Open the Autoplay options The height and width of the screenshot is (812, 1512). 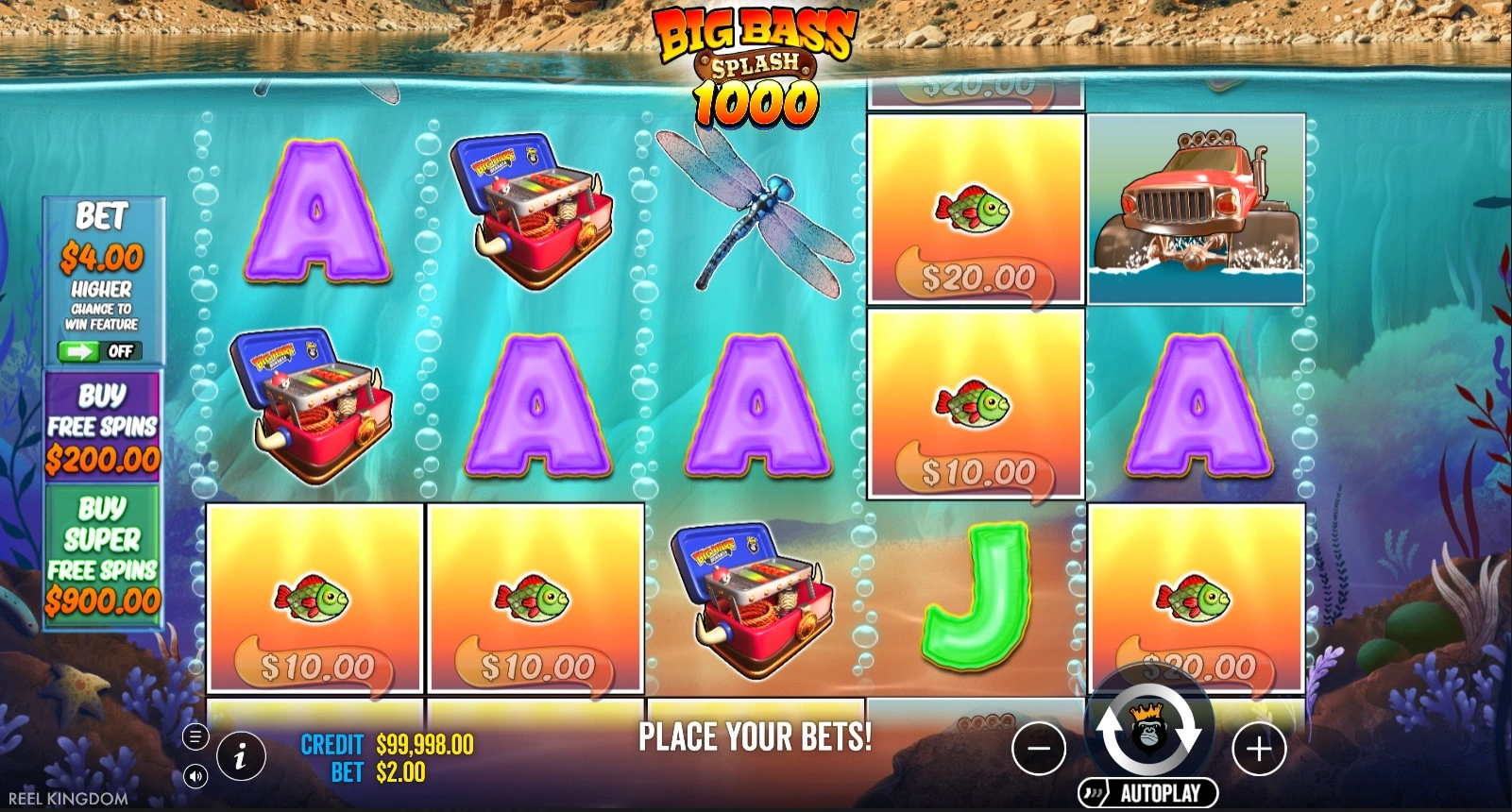point(1148,793)
